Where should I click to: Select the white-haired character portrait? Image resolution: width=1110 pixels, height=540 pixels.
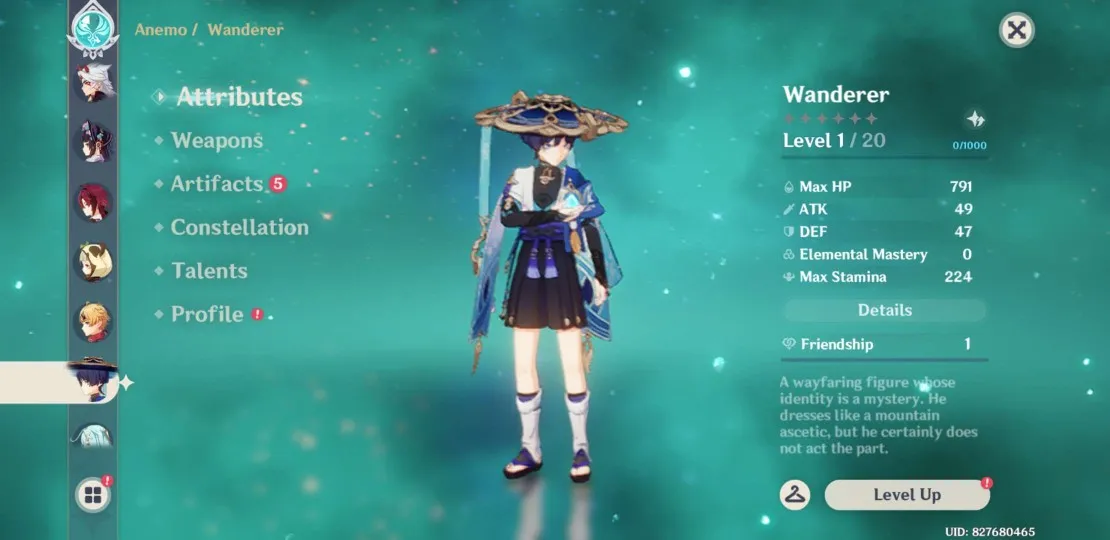[x=96, y=83]
